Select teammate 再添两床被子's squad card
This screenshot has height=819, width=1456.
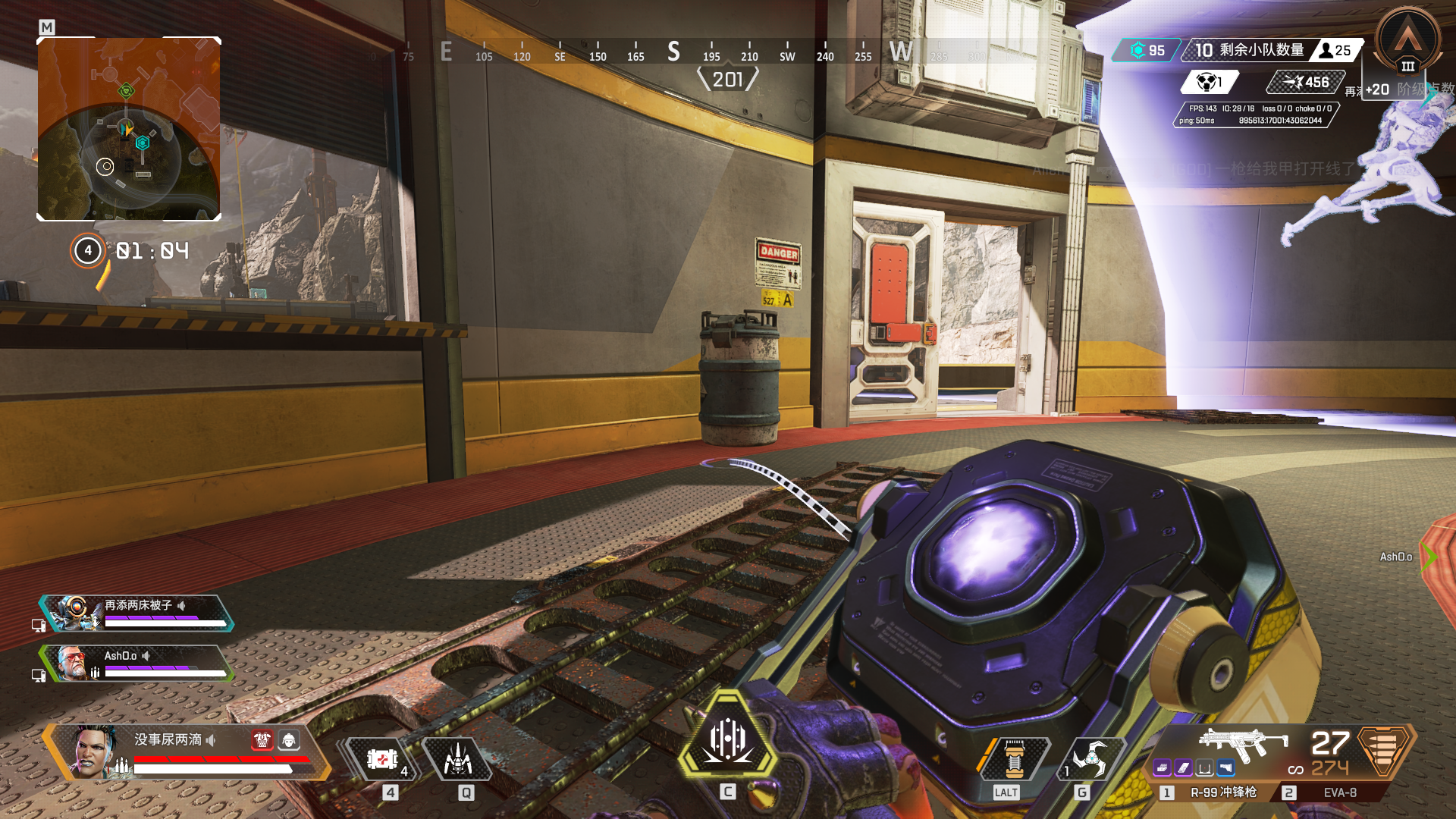click(x=136, y=613)
